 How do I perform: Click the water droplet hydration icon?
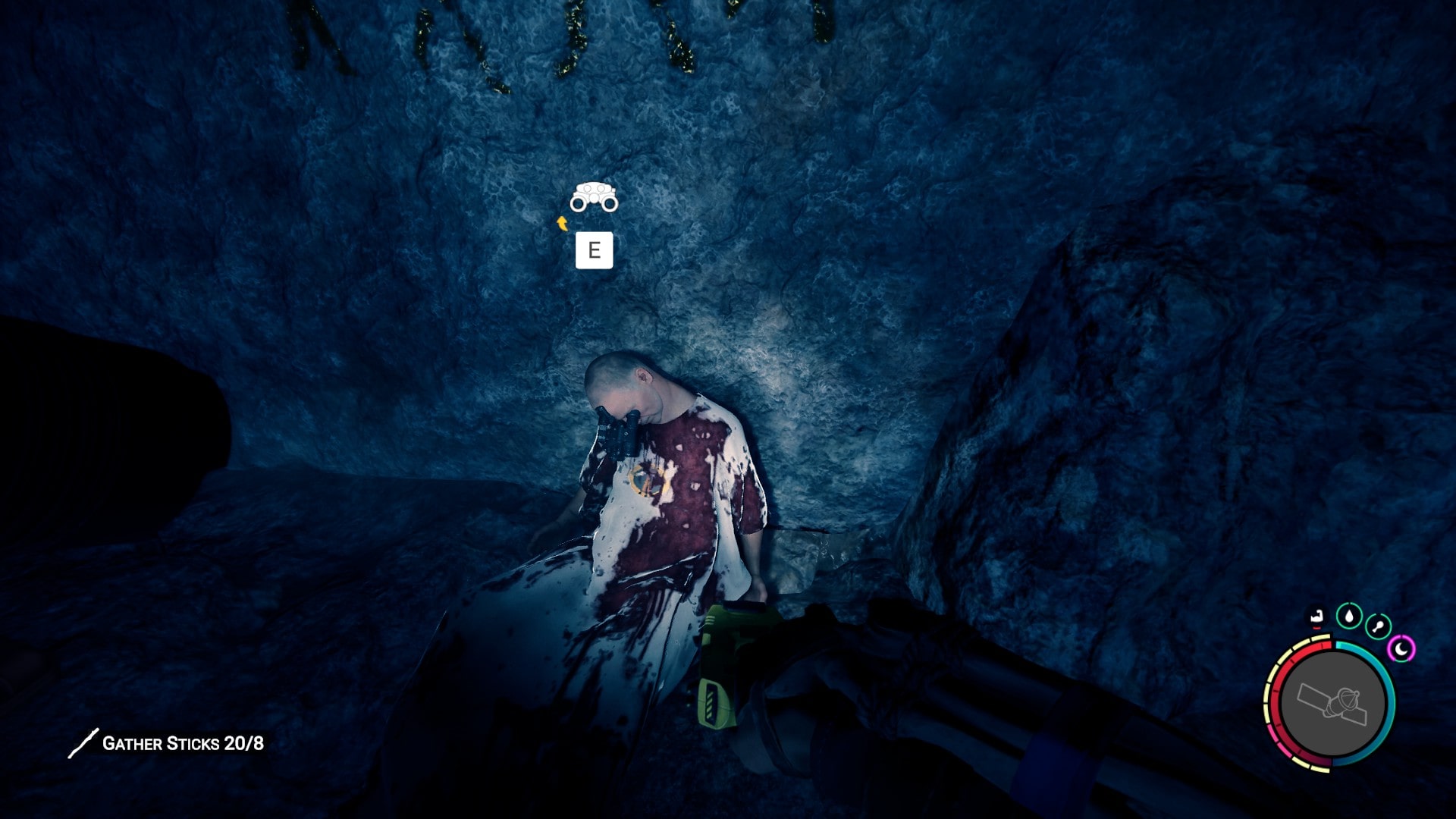1349,617
